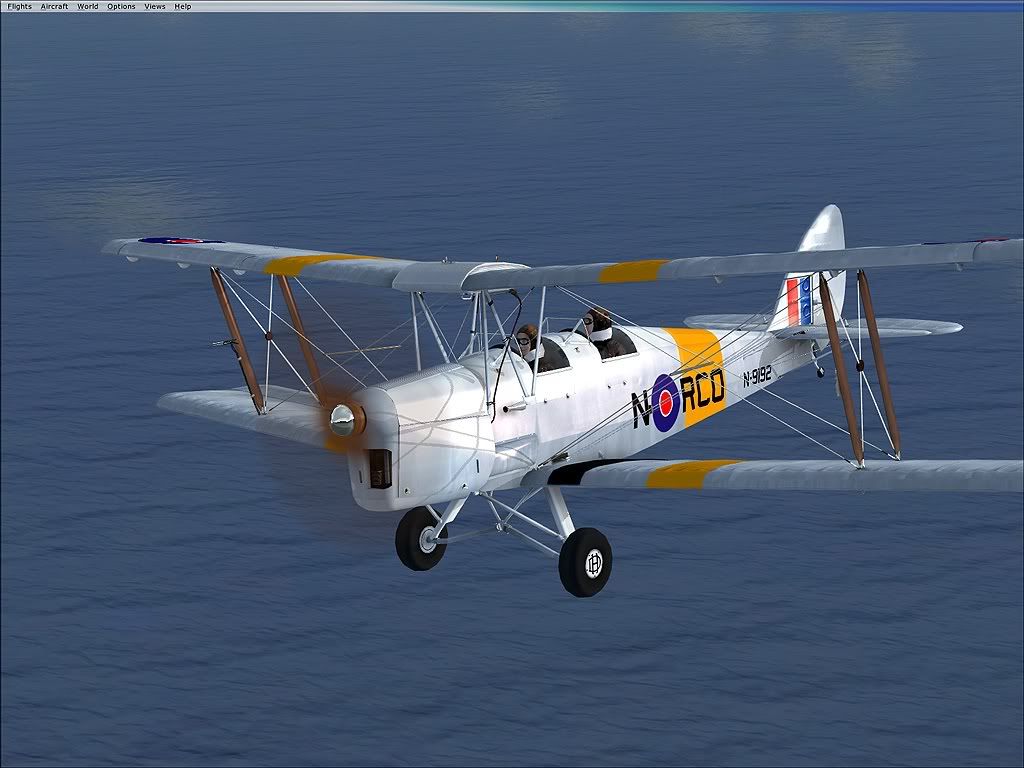This screenshot has width=1024, height=768.
Task: Open the World menu
Action: pos(88,6)
